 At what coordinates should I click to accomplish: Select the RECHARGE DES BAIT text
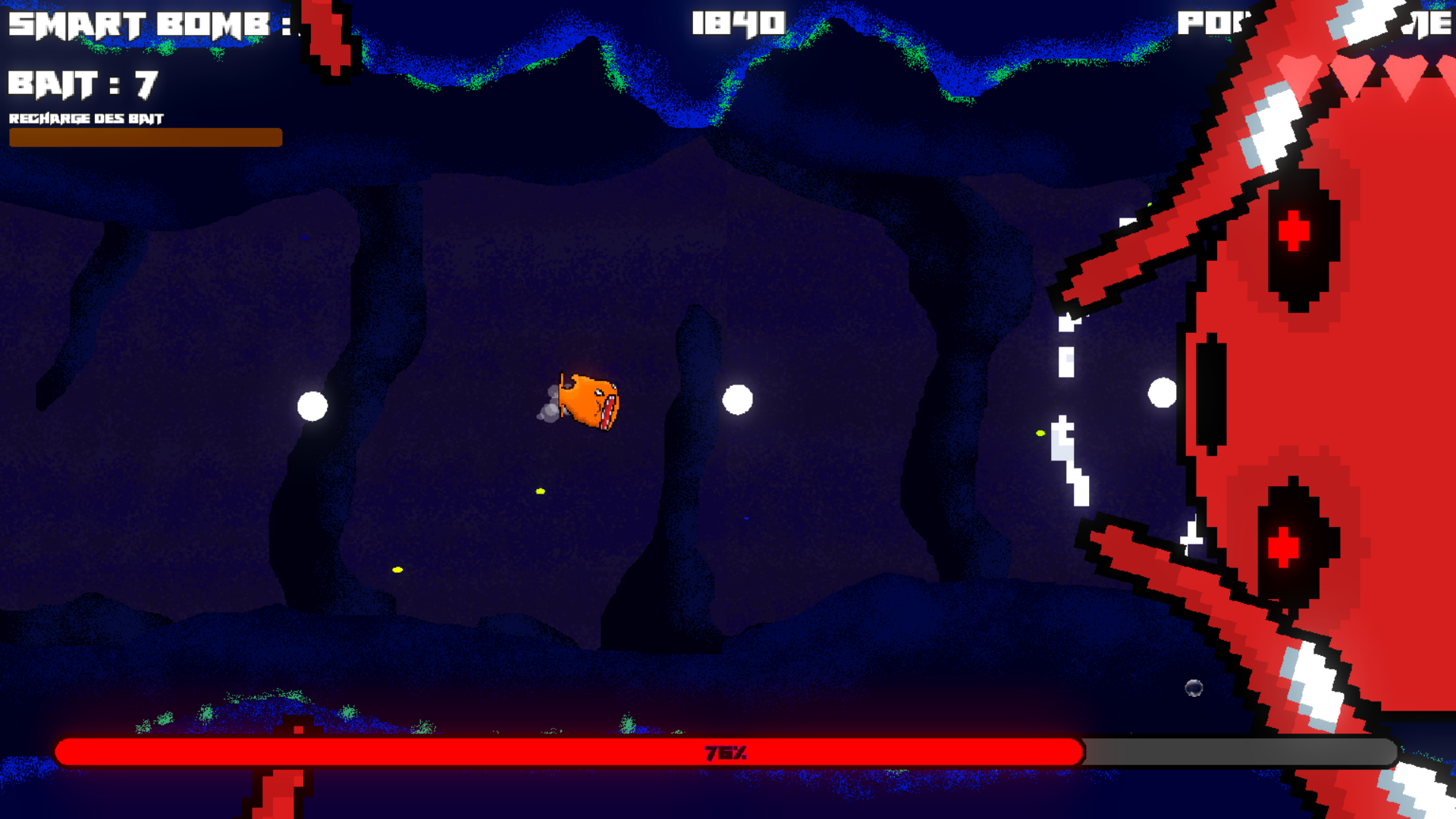[86, 119]
